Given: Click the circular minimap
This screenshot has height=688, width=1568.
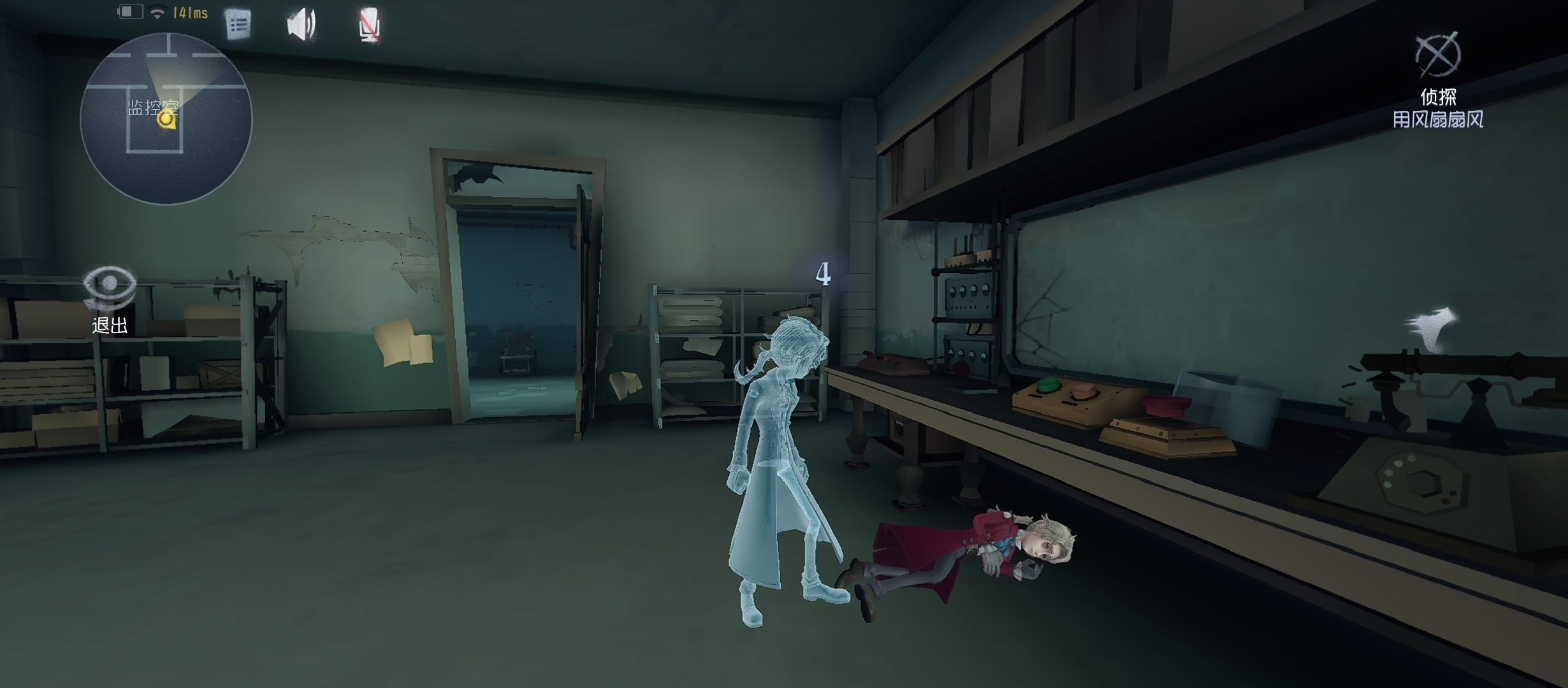Looking at the screenshot, I should (166, 118).
